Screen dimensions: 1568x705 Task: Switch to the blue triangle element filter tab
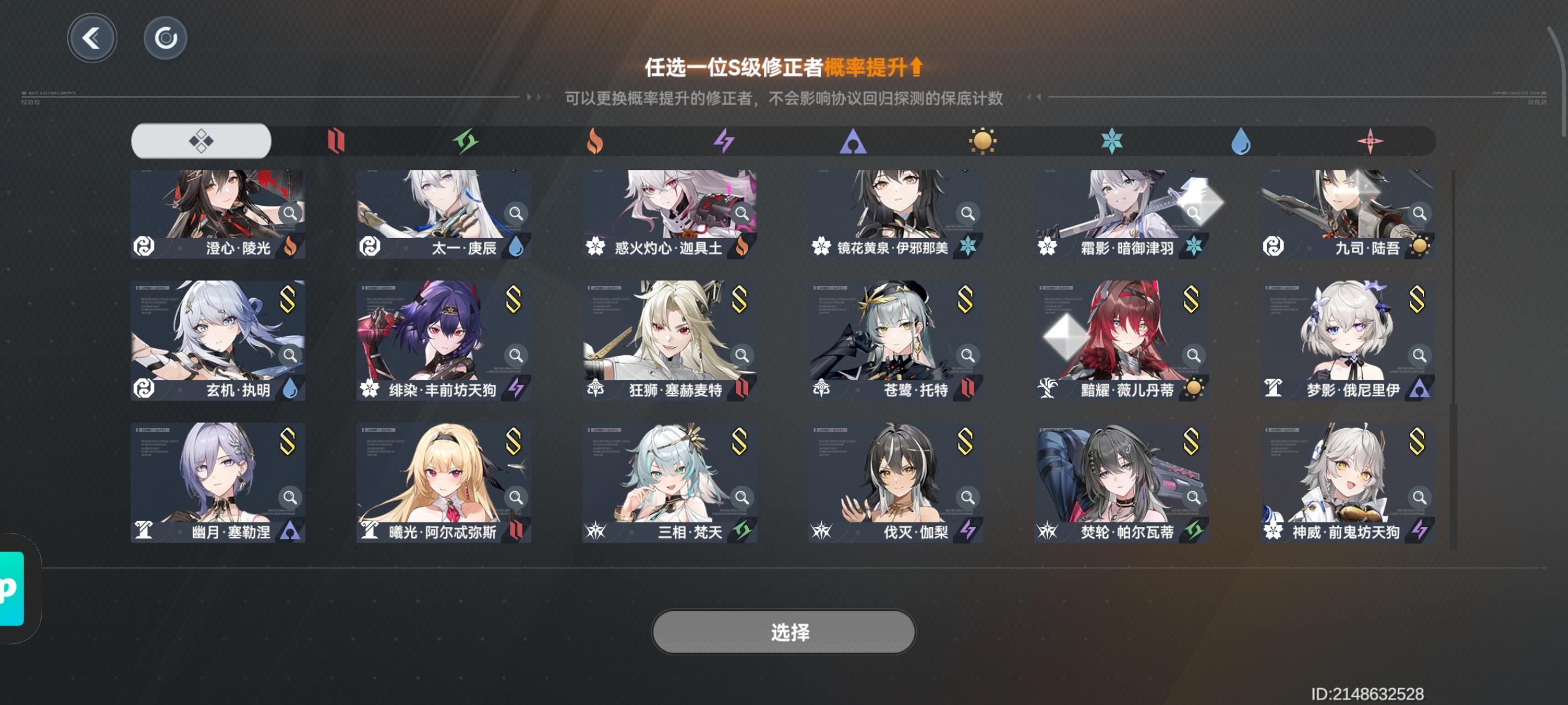(853, 141)
